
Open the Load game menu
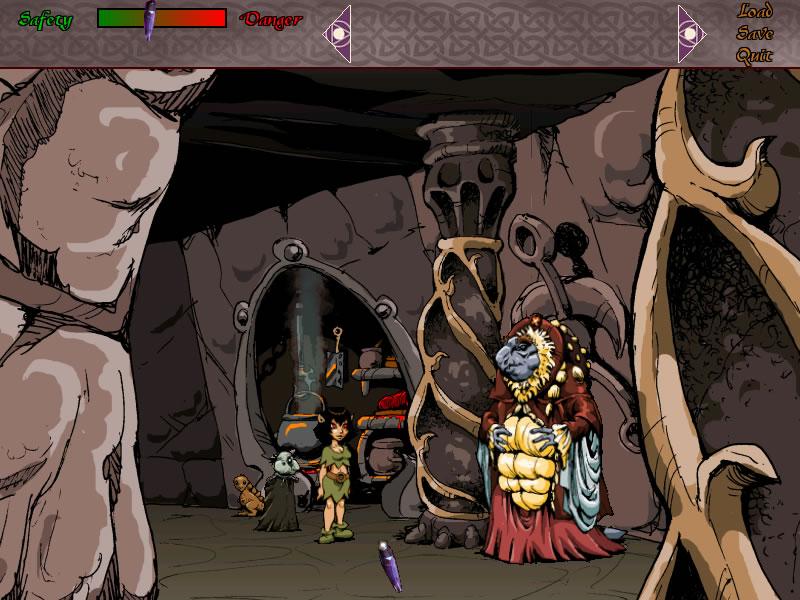[x=755, y=12]
